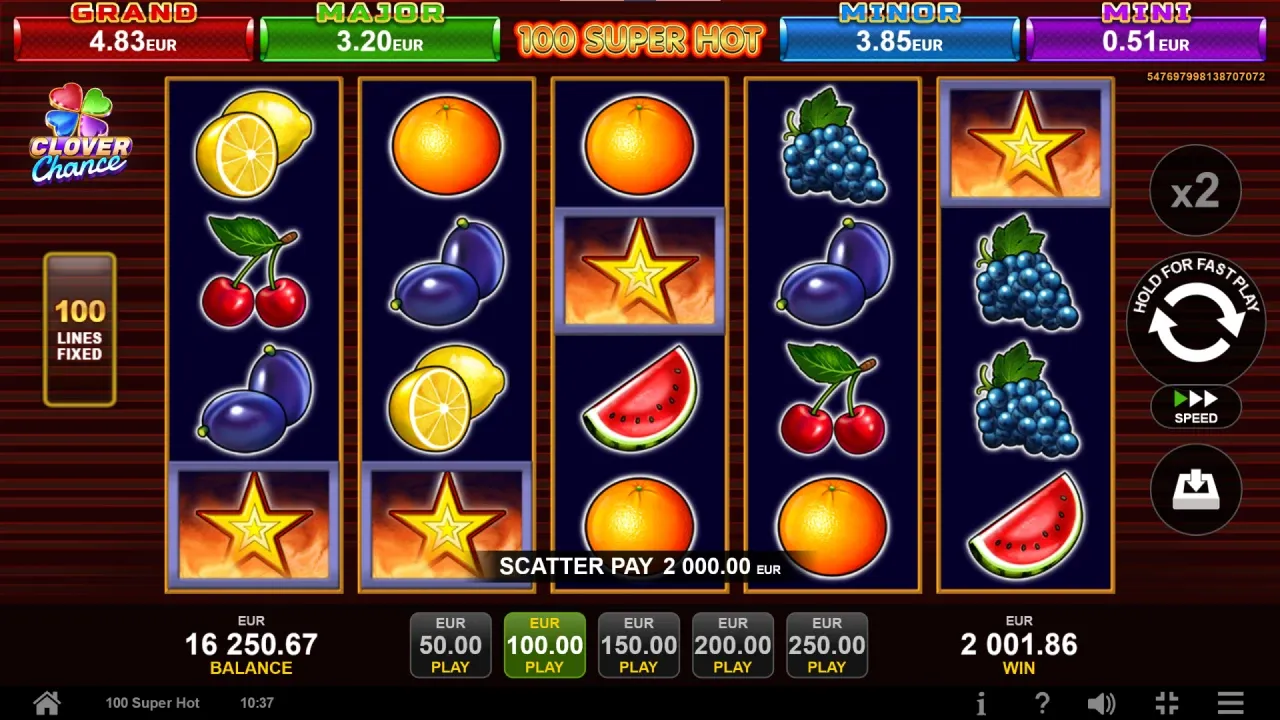Image resolution: width=1280 pixels, height=720 pixels.
Task: Spin the reels with the circular arrows button
Action: point(1195,322)
